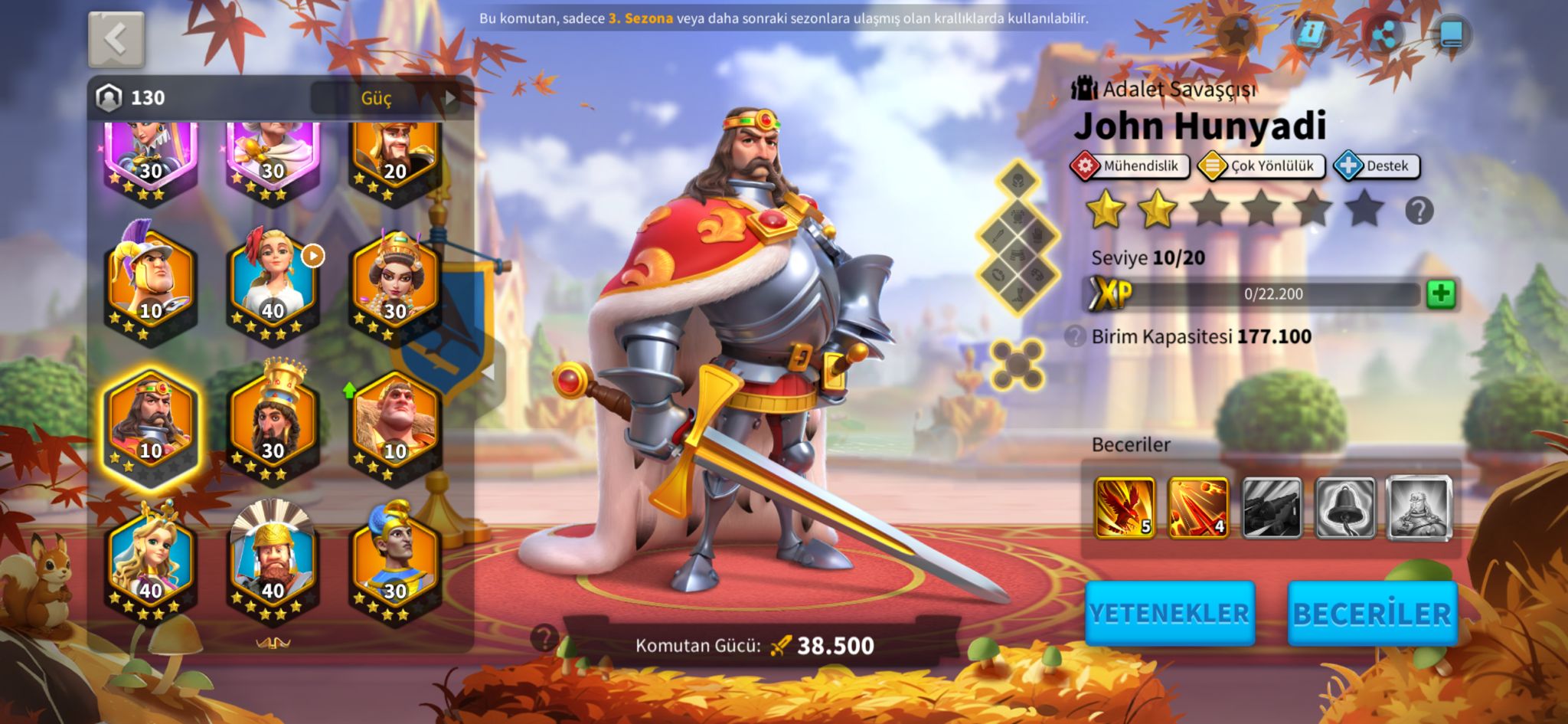Go back with the arrow button
The height and width of the screenshot is (724, 1568).
pyautogui.click(x=116, y=38)
